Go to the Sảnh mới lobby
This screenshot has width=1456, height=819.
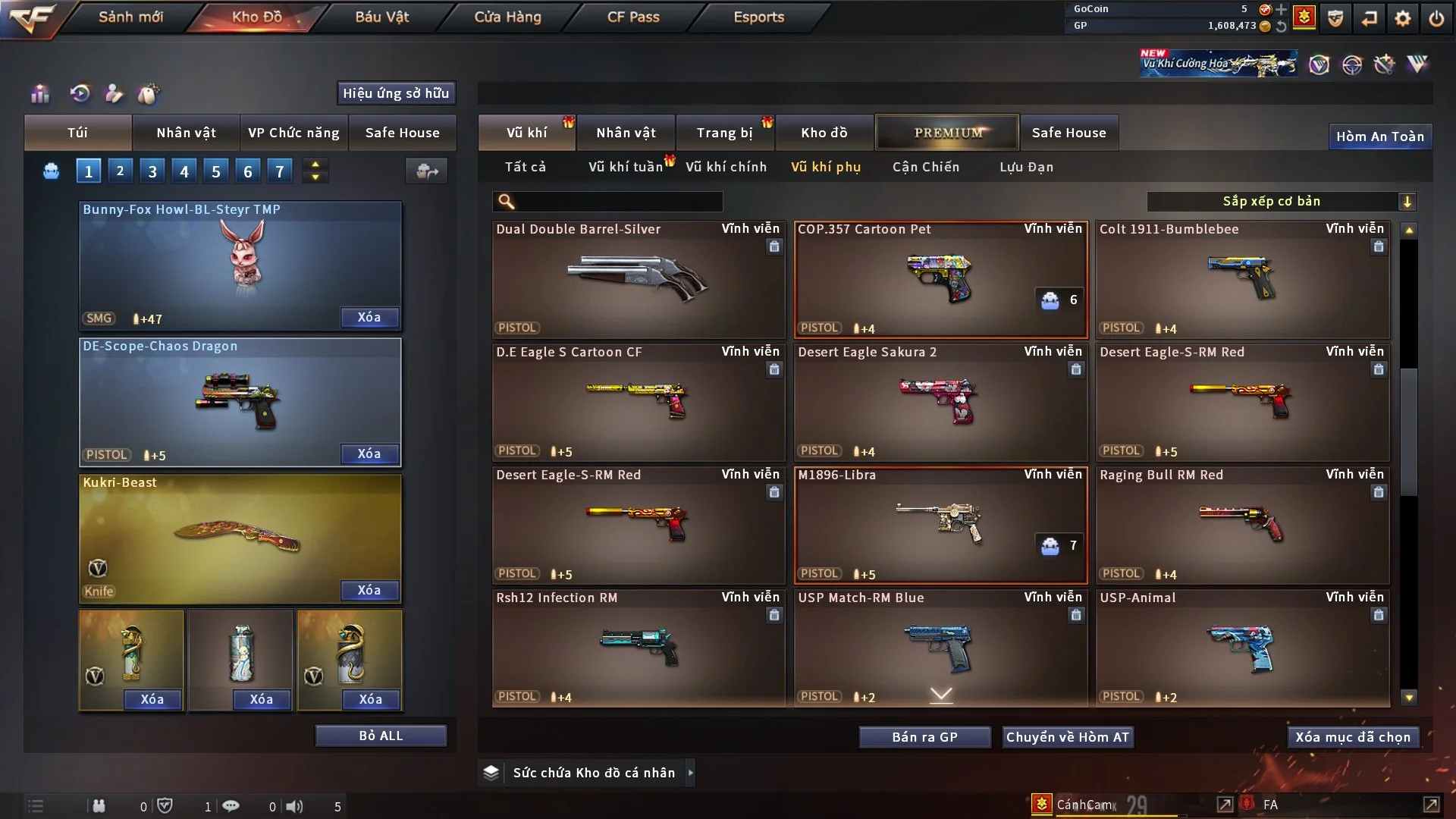pos(130,17)
